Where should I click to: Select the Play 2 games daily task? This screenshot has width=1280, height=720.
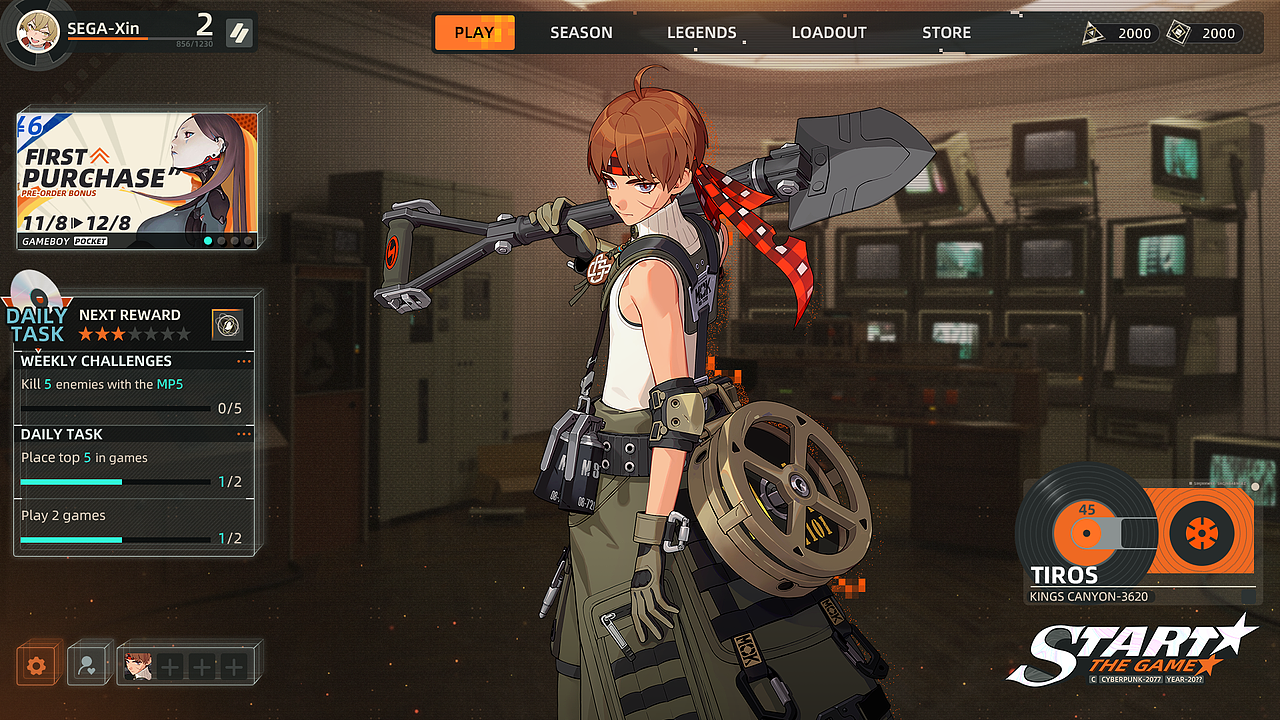[x=131, y=527]
